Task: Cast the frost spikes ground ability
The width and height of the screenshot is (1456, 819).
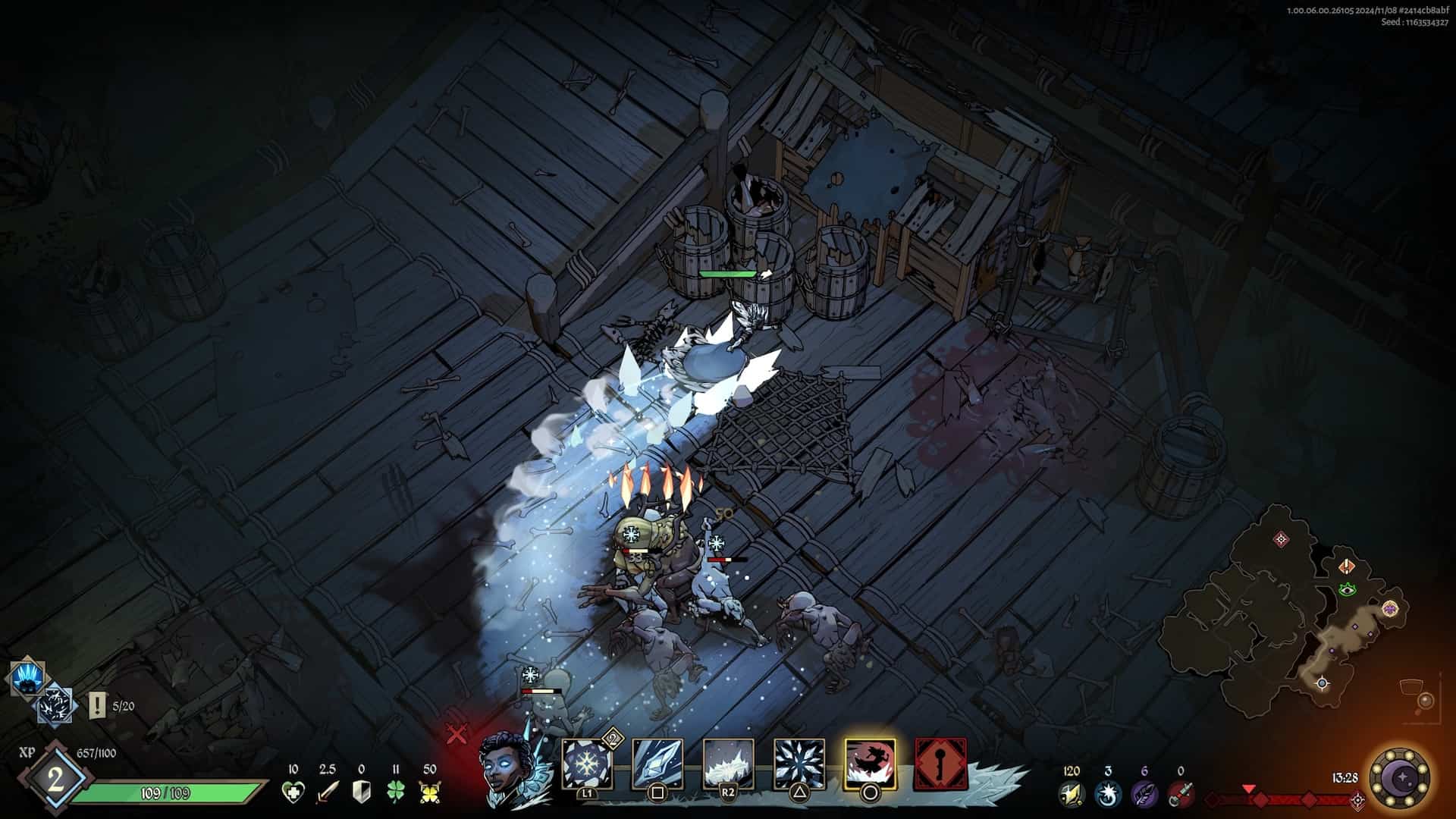Action: click(728, 764)
